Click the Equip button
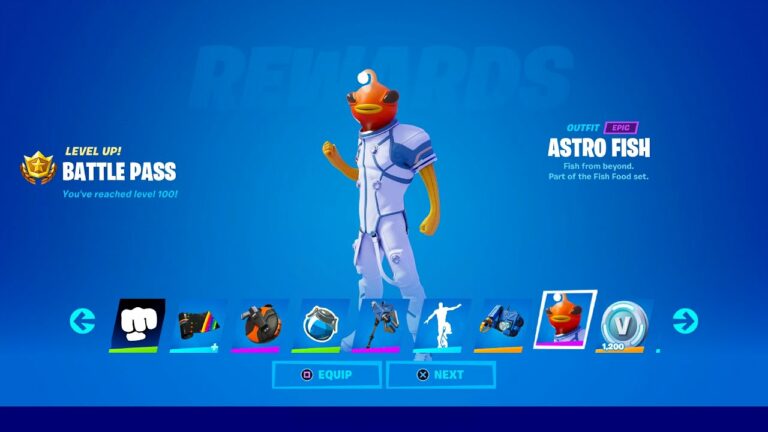Image resolution: width=768 pixels, height=432 pixels. pyautogui.click(x=326, y=375)
